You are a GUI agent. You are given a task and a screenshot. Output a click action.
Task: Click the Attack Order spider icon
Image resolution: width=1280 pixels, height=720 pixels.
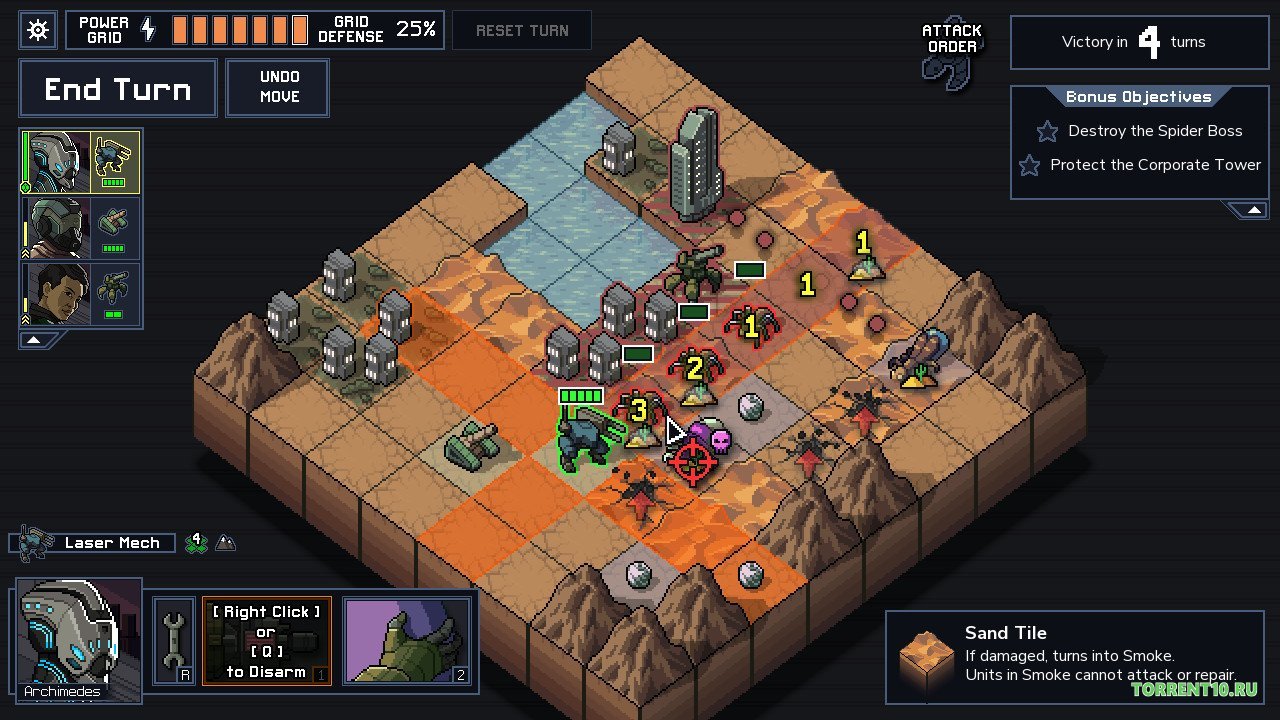tap(950, 62)
